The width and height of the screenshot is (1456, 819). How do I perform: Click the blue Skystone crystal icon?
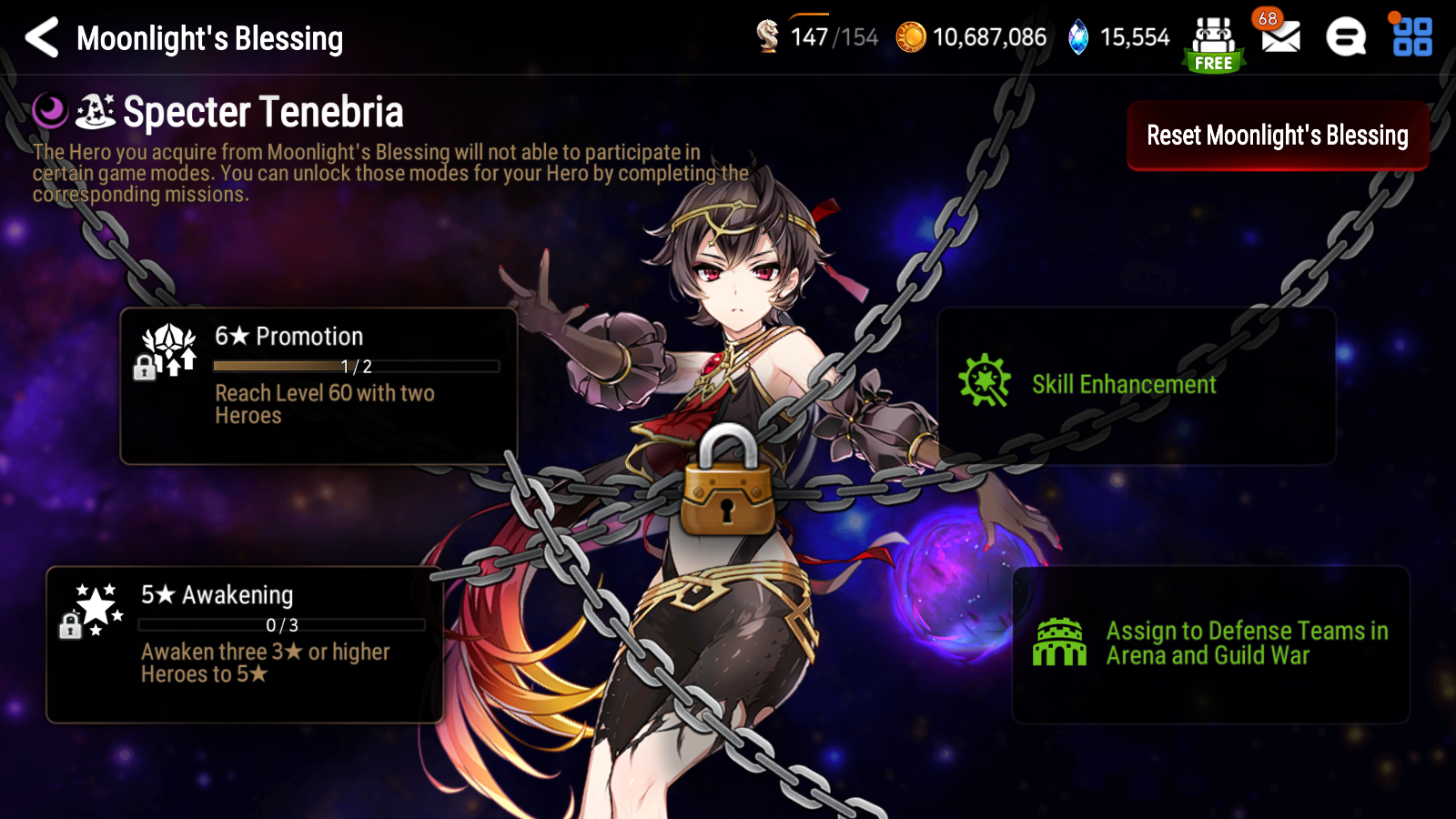[x=1077, y=38]
